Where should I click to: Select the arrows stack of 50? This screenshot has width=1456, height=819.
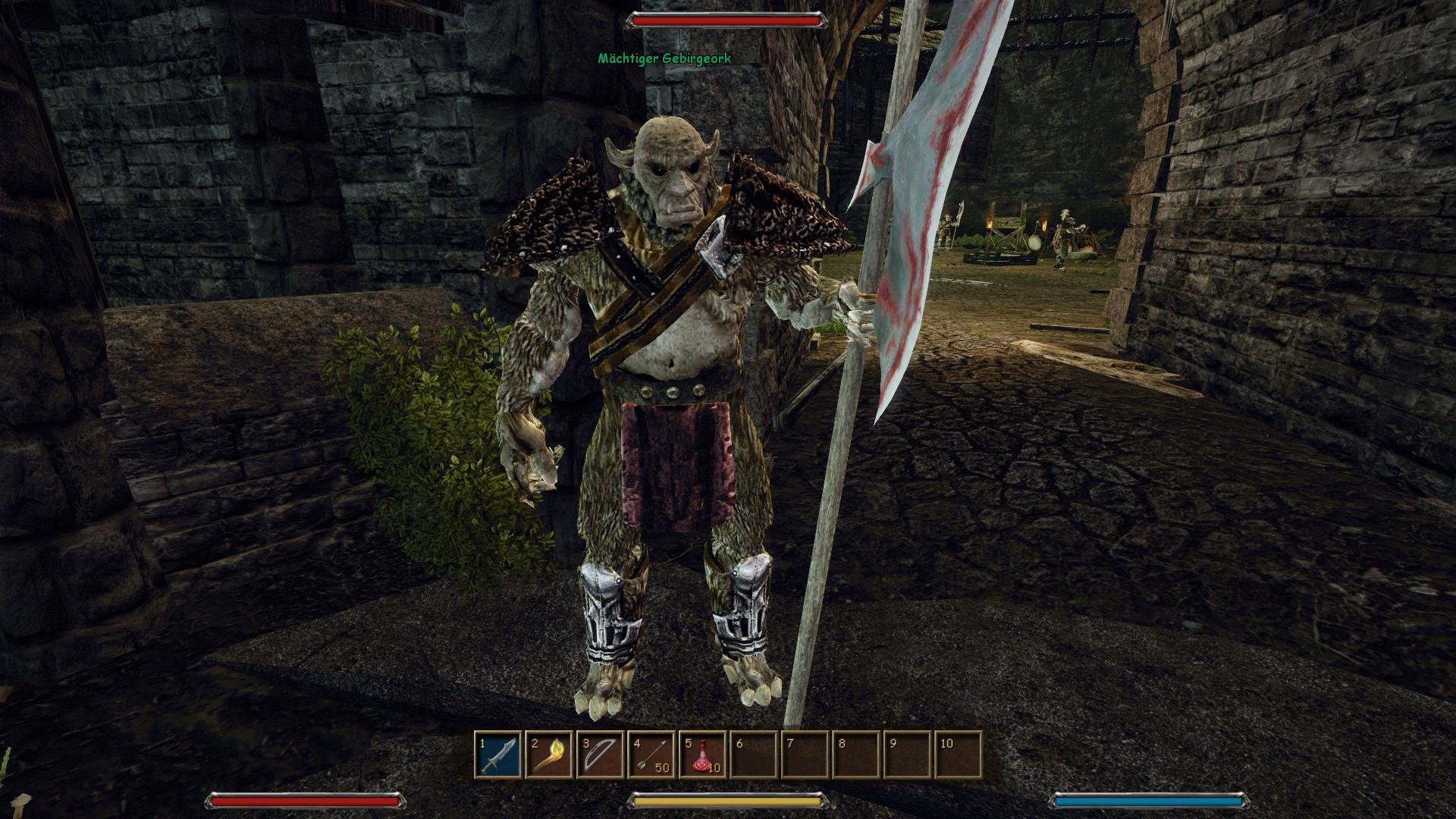(x=651, y=755)
